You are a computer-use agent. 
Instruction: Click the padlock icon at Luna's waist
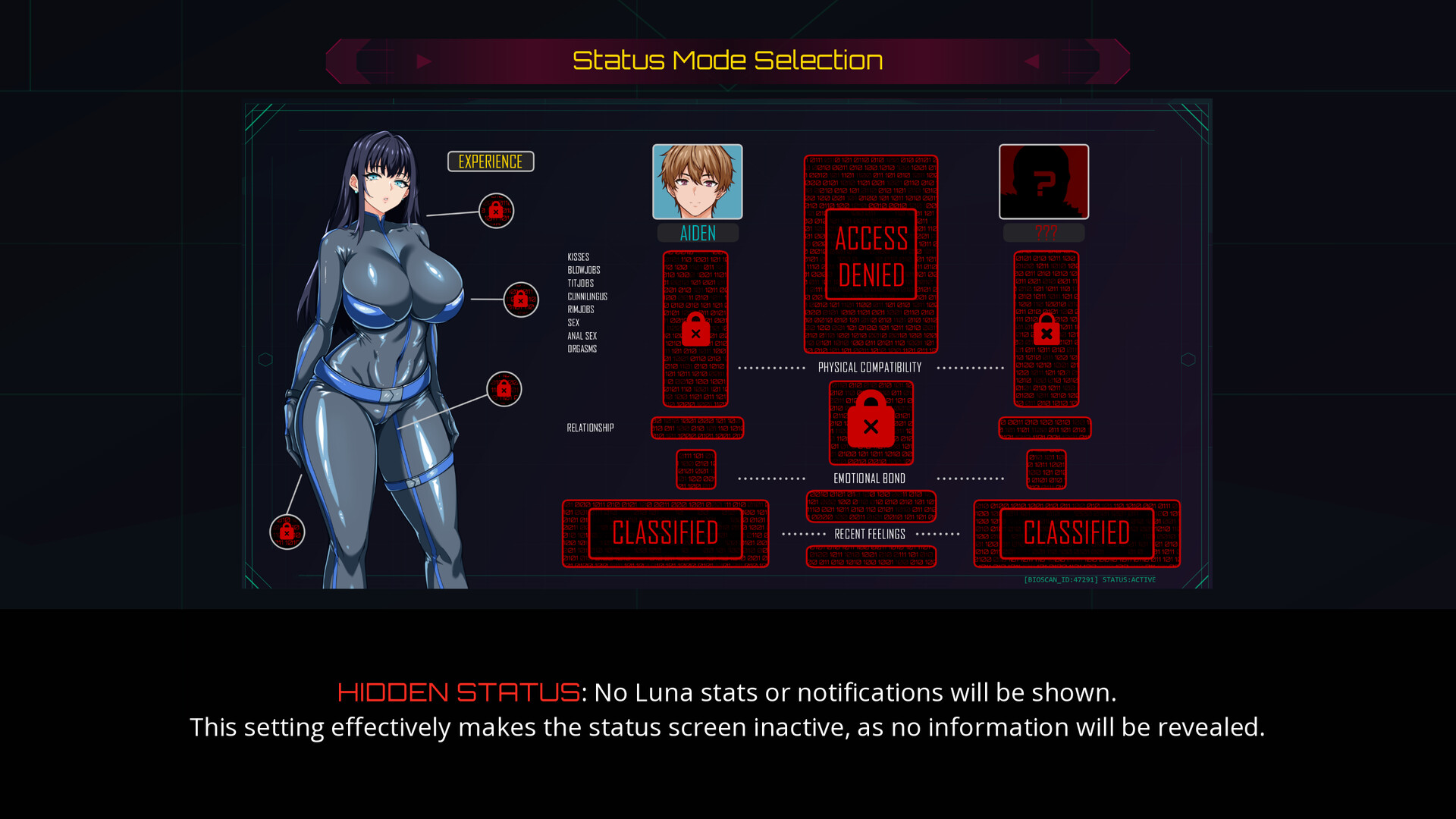point(504,390)
